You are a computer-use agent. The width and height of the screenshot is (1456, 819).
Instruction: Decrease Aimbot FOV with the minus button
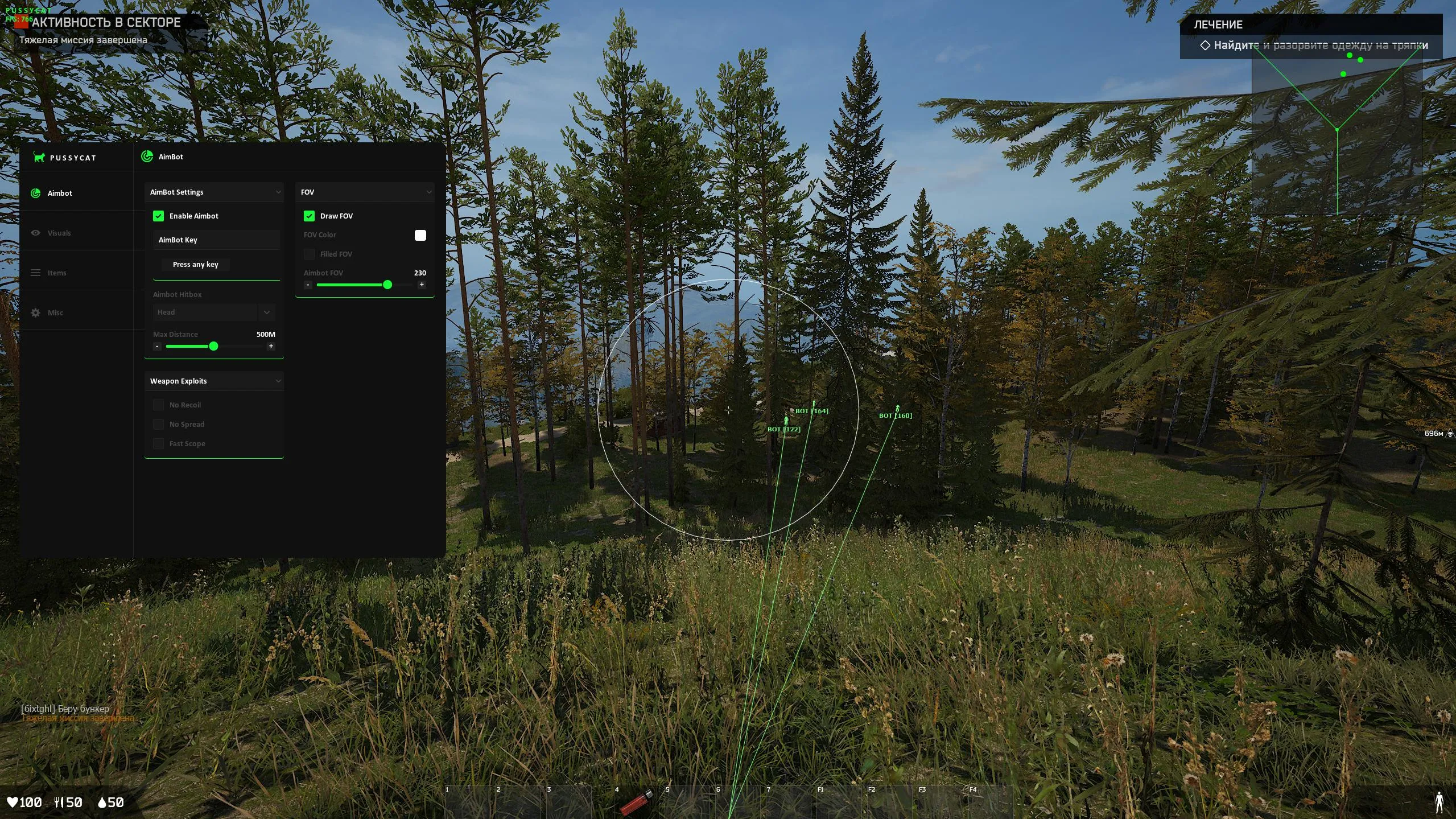coord(308,285)
